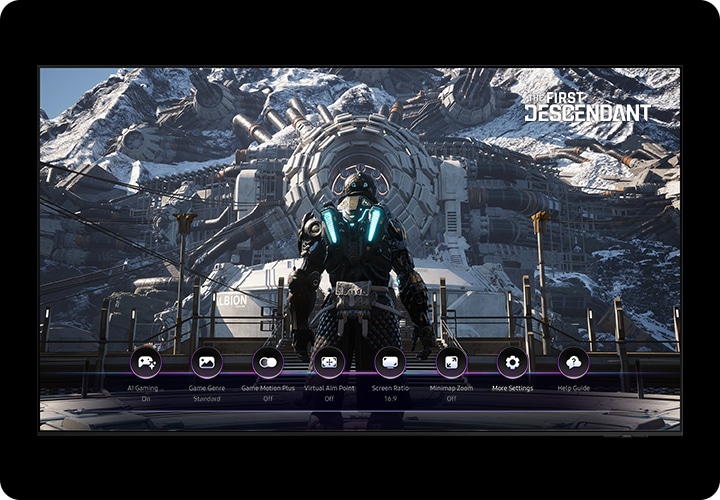The image size is (720, 500).
Task: Toggle the AI Gaming option
Action: 146,362
